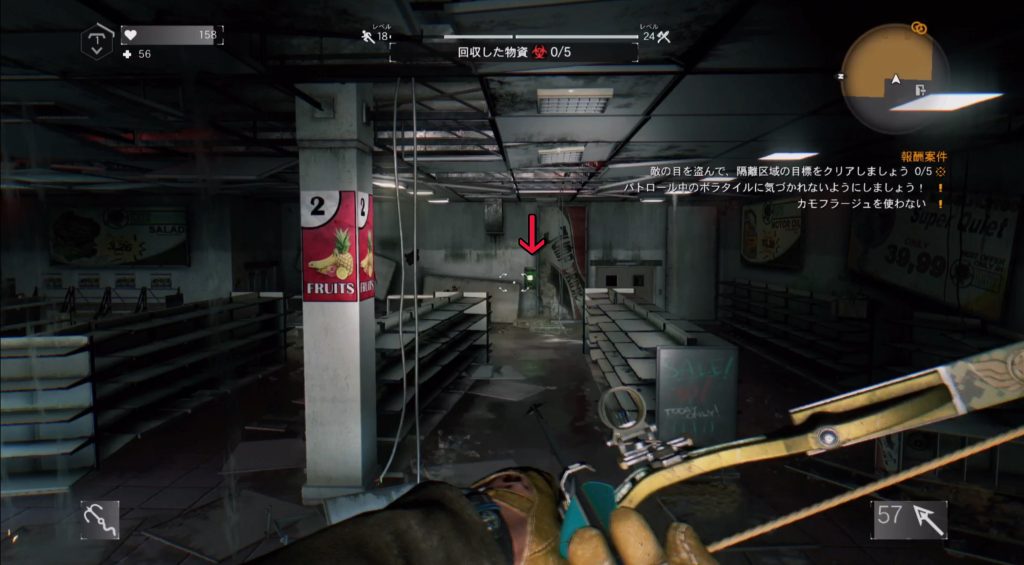Click the orange linked-rings icon above minimap

(x=919, y=27)
